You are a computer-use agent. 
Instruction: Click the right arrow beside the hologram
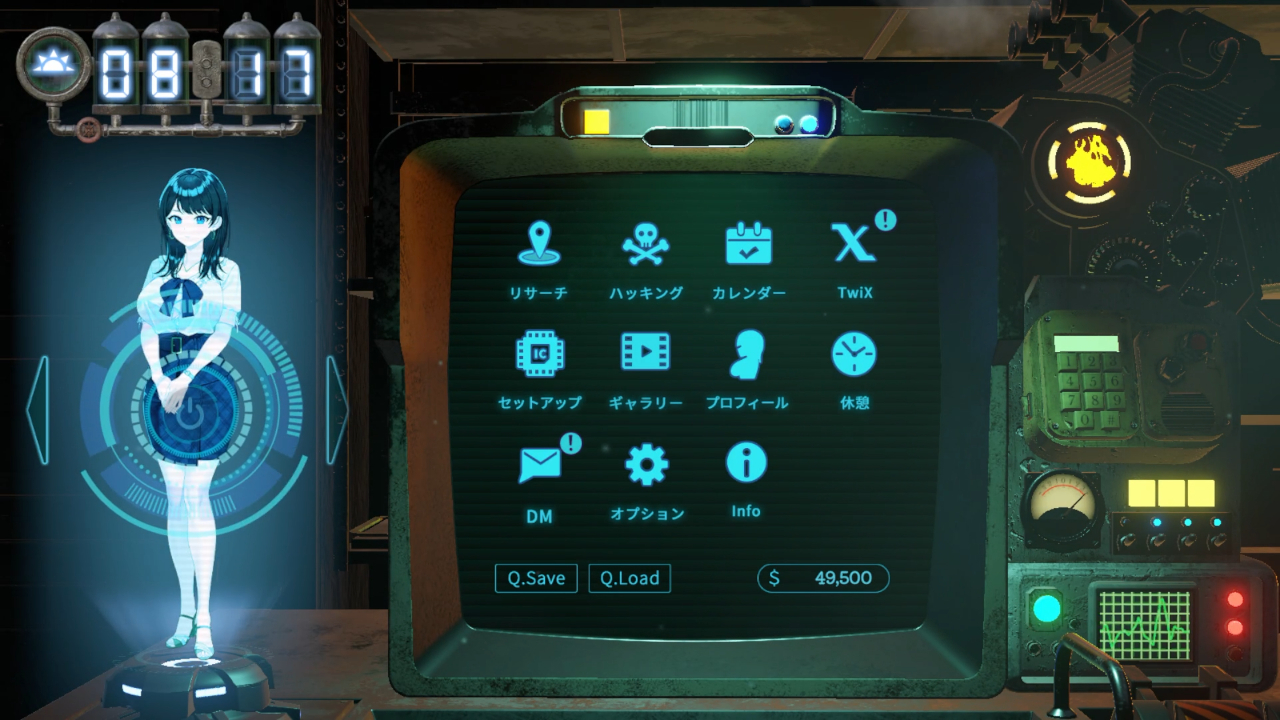[337, 410]
